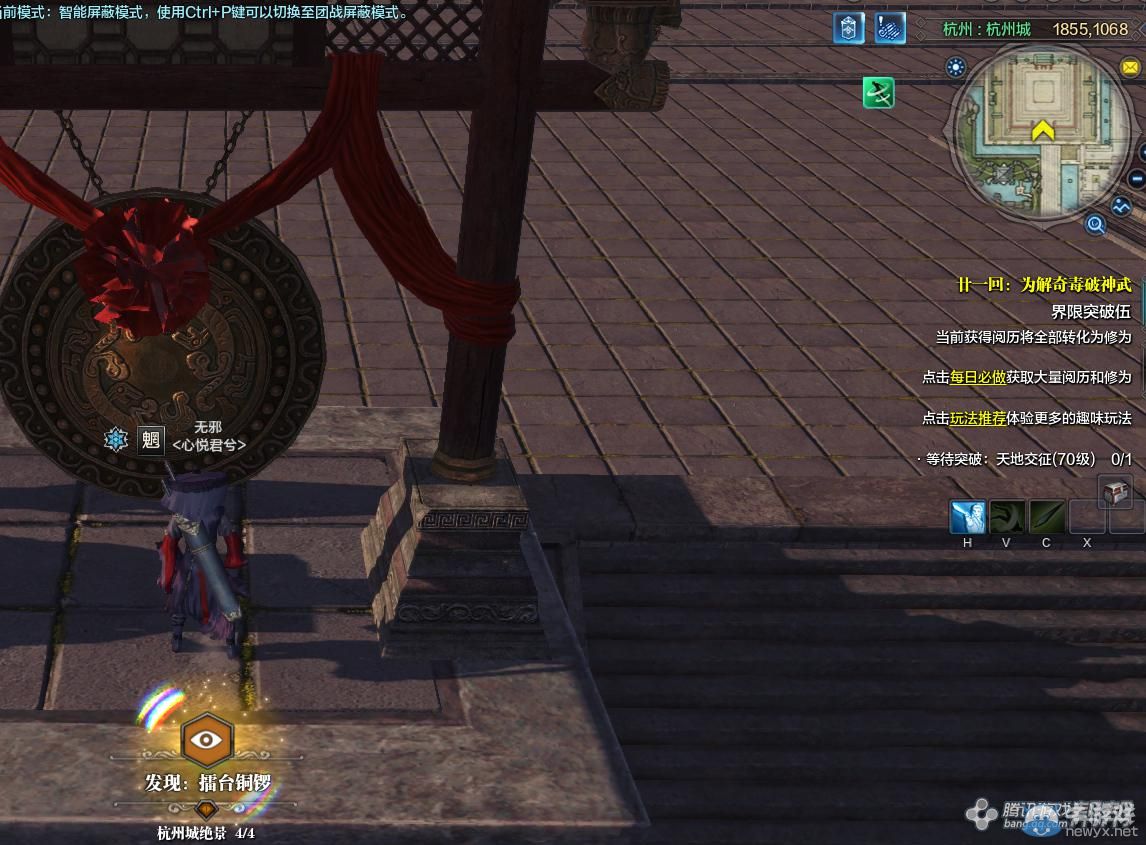Click the blue swirl exclamation notification icon
The width and height of the screenshot is (1146, 845).
(x=890, y=28)
